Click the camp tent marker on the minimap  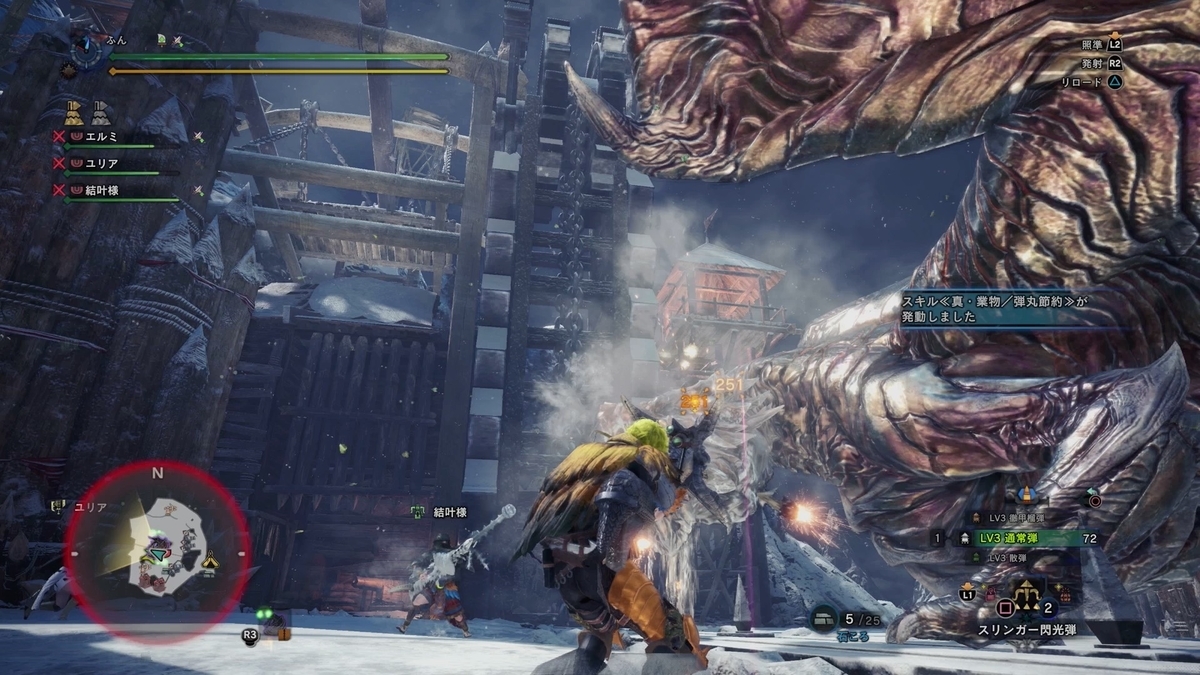pos(208,563)
